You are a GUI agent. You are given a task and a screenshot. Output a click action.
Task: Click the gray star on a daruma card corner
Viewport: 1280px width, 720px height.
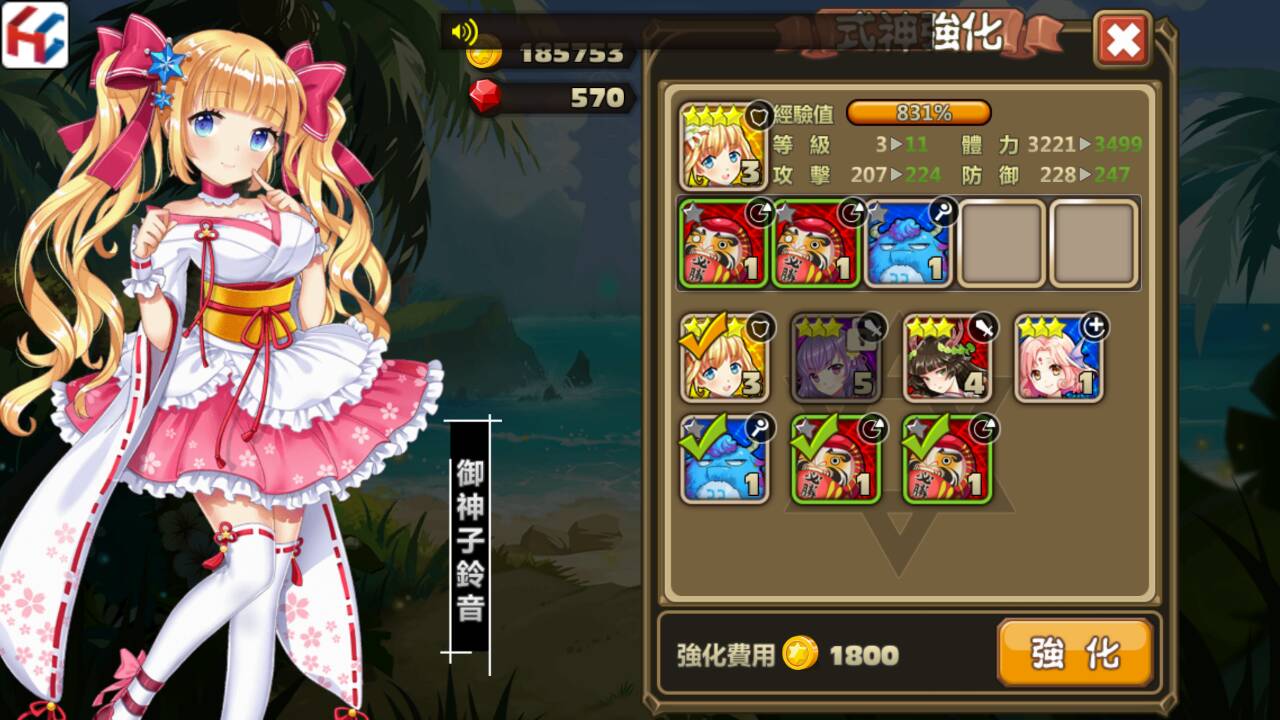click(x=691, y=210)
